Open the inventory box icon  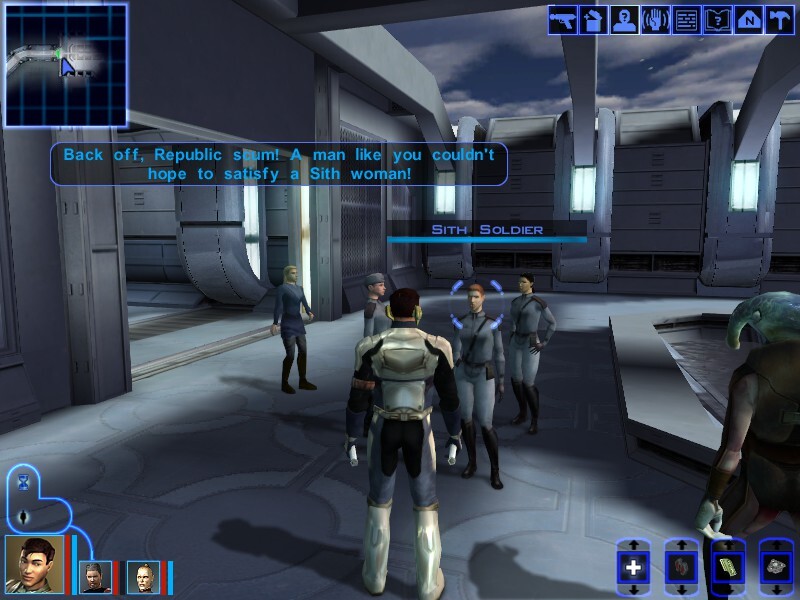click(x=594, y=20)
